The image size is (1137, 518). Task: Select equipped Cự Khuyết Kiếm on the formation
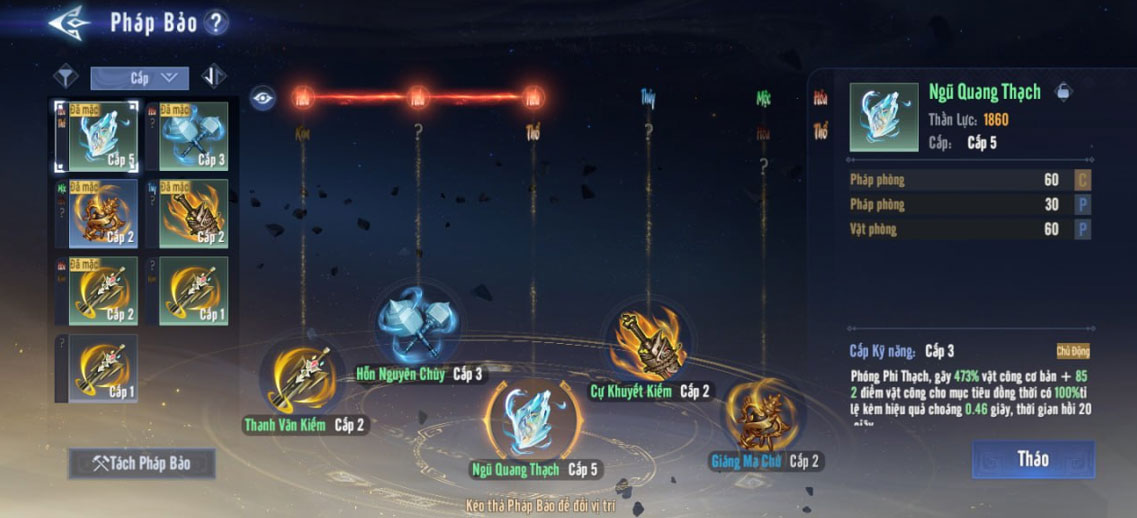[647, 343]
